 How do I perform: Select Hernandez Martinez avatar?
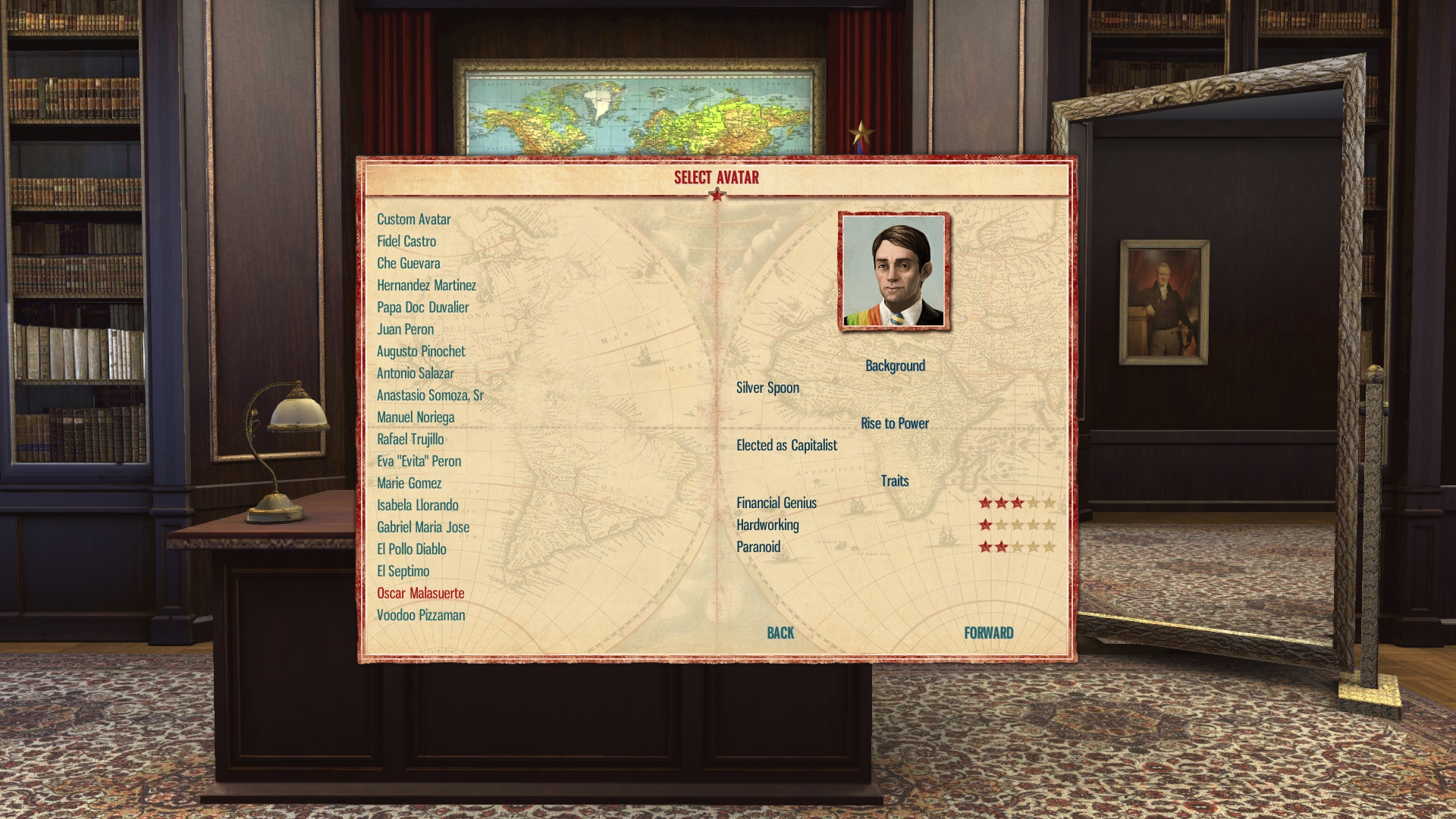pos(426,285)
